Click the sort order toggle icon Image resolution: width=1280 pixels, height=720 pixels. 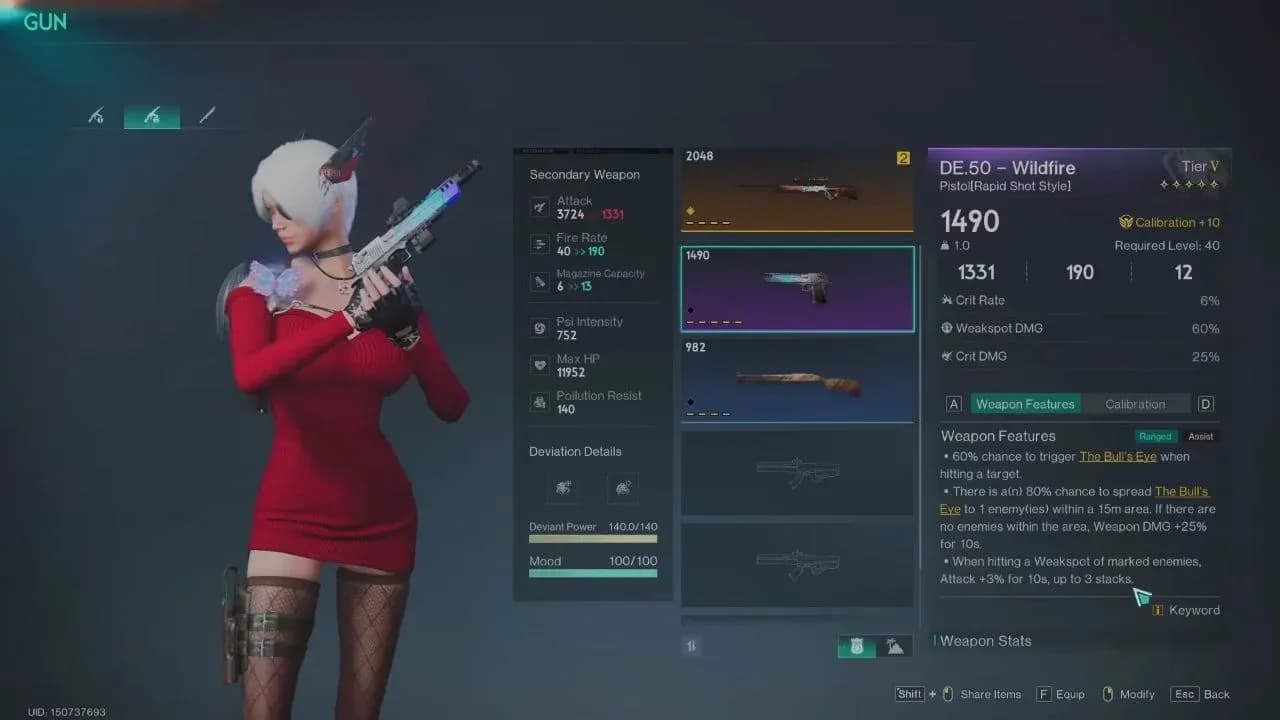tap(691, 646)
